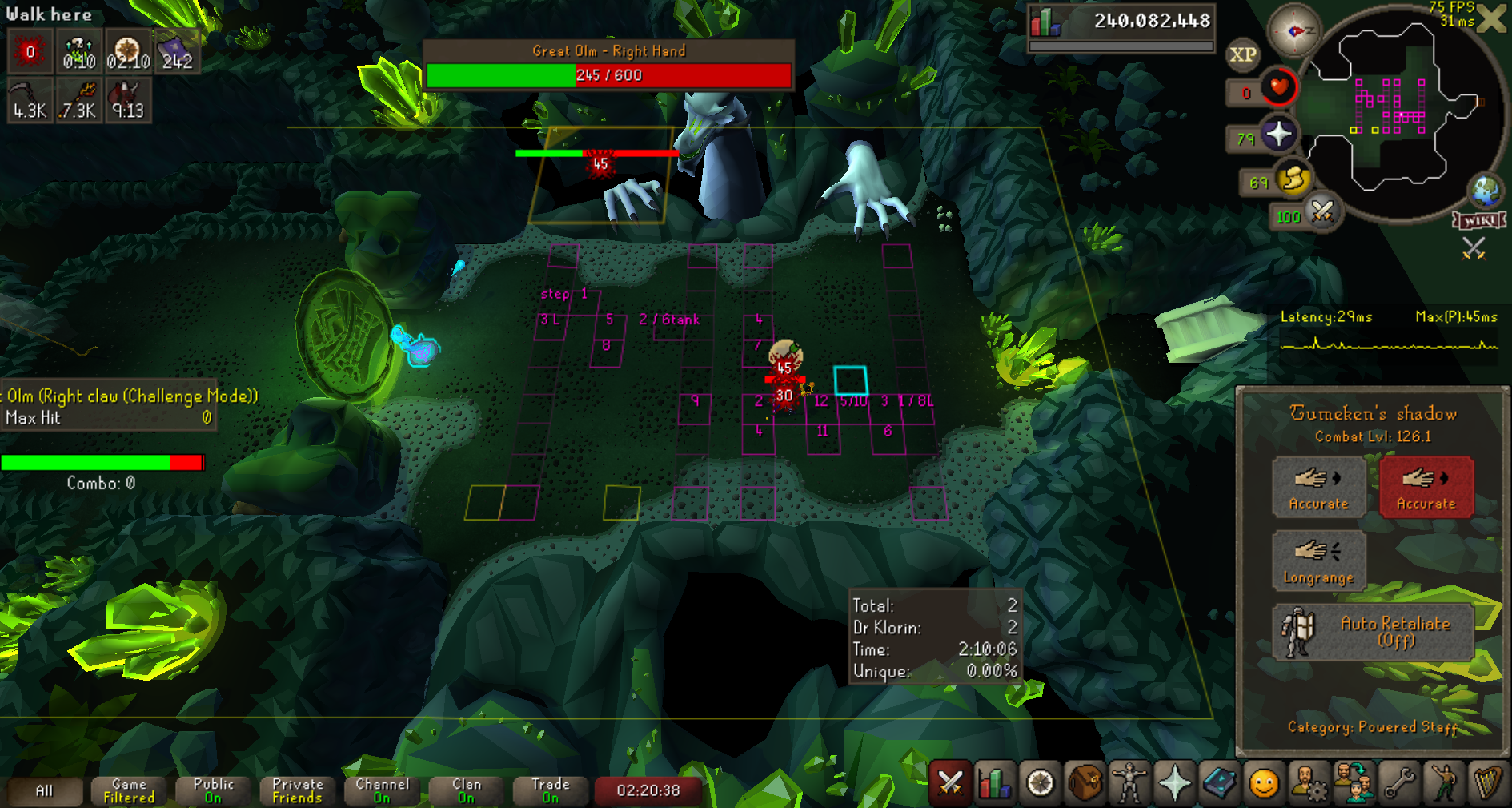Select the red highlighted Accurate attack style
Viewport: 1512px width, 808px height.
(1426, 486)
